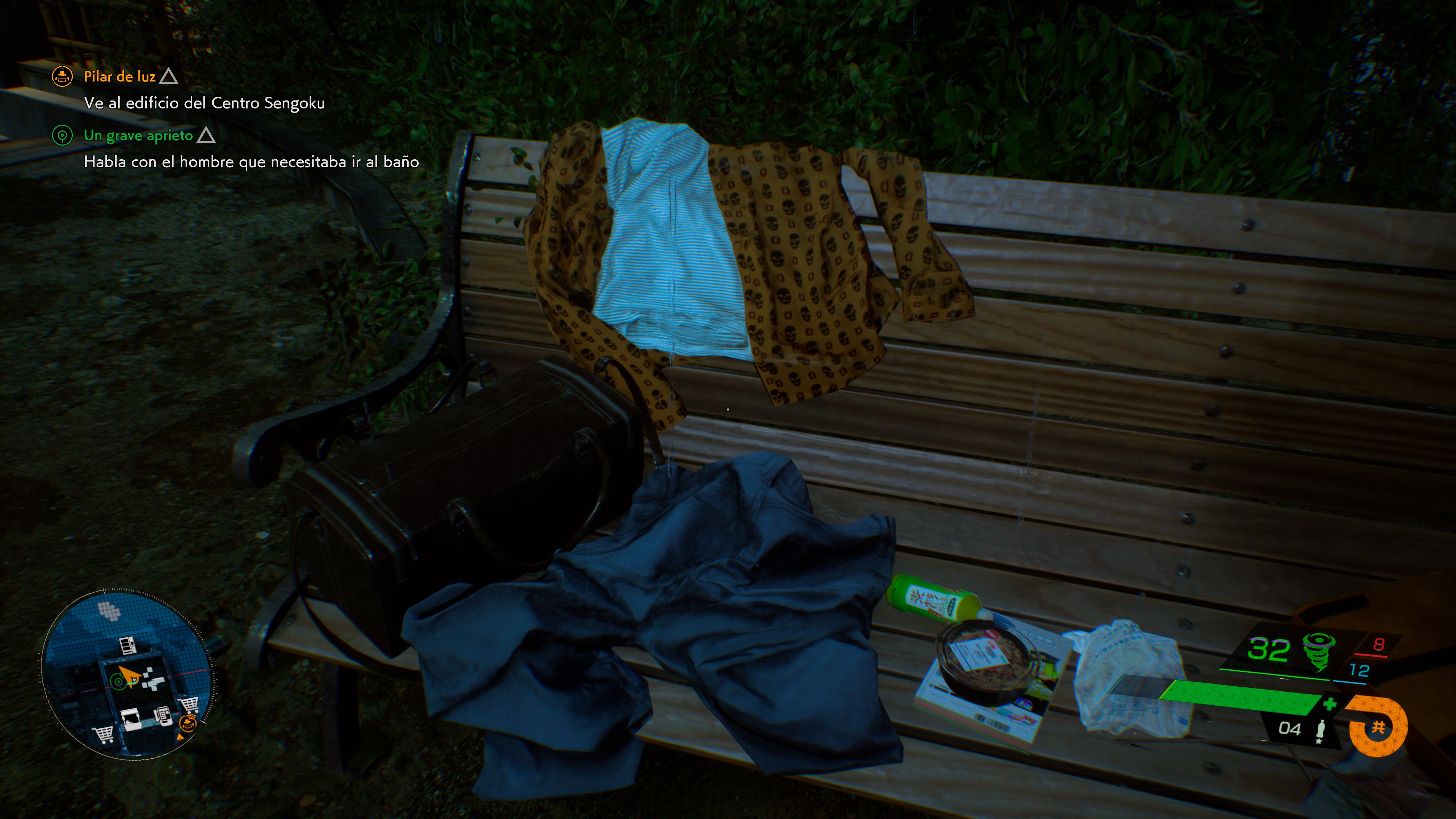Click the green side quest target on the minimap
1456x819 pixels.
[118, 682]
